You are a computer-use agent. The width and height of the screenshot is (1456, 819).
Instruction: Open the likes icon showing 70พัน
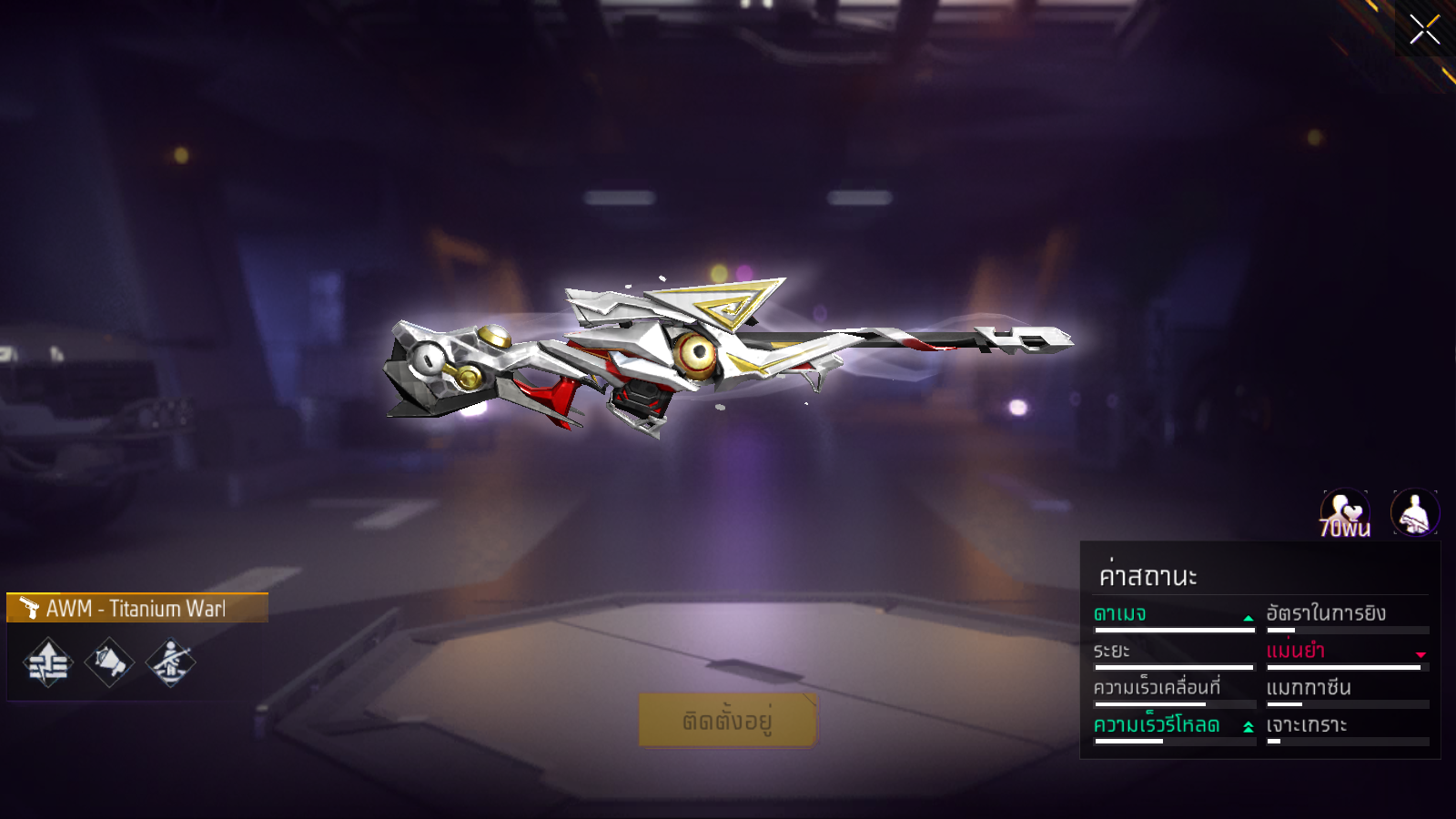click(1345, 513)
